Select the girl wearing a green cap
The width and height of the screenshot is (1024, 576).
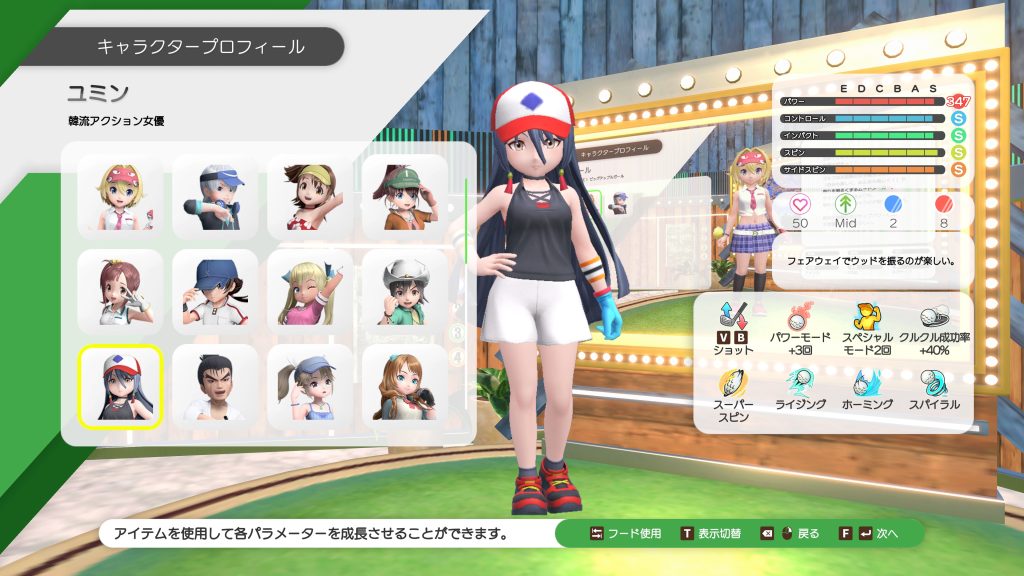coord(404,197)
